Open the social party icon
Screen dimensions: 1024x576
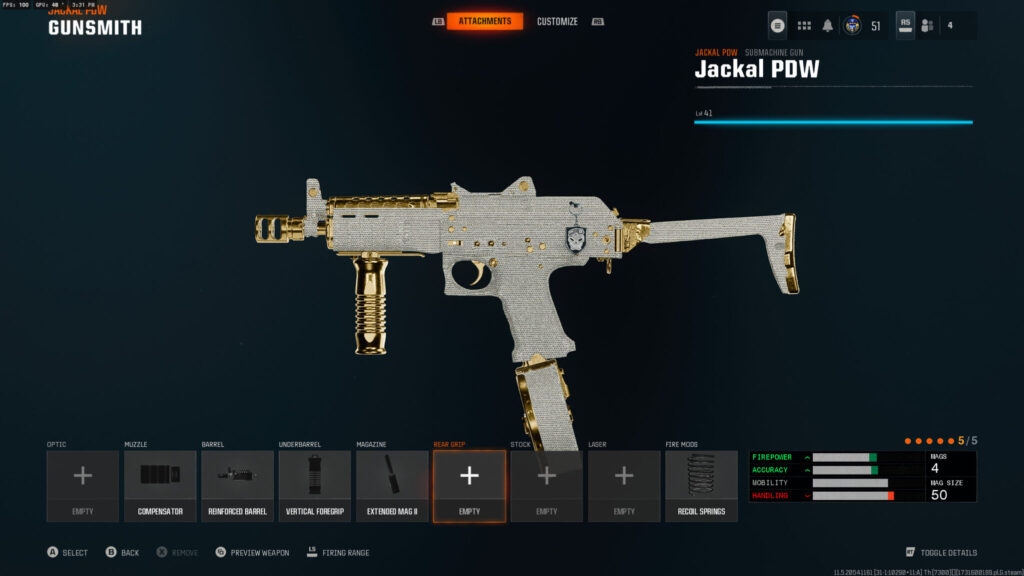pyautogui.click(x=927, y=26)
